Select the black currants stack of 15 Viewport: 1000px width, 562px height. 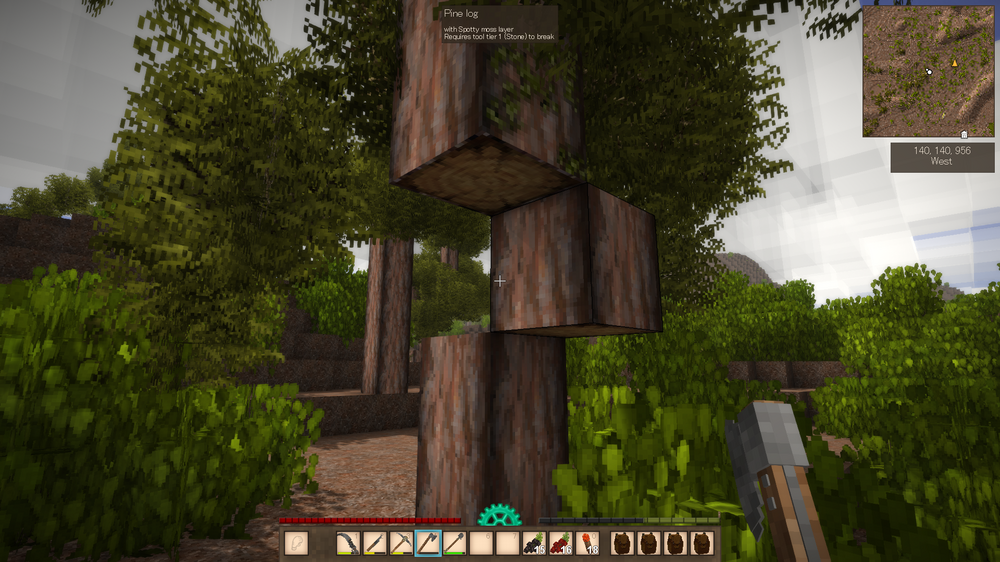coord(534,543)
